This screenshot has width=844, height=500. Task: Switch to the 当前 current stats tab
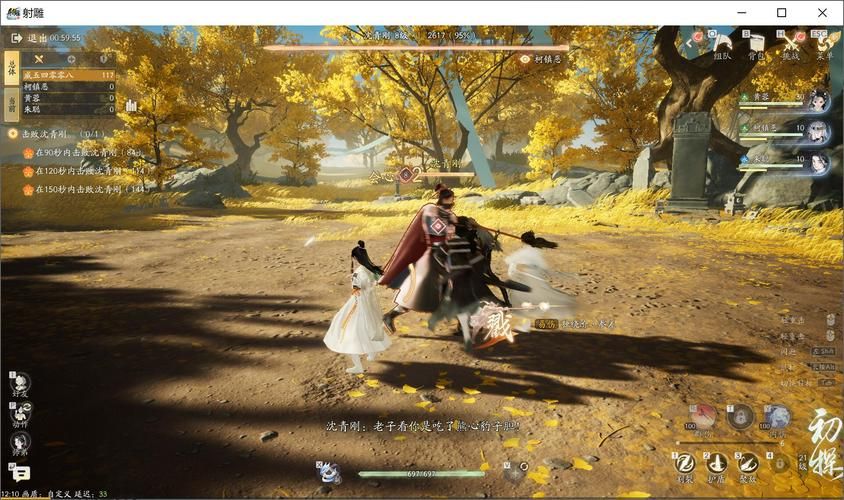(12, 102)
